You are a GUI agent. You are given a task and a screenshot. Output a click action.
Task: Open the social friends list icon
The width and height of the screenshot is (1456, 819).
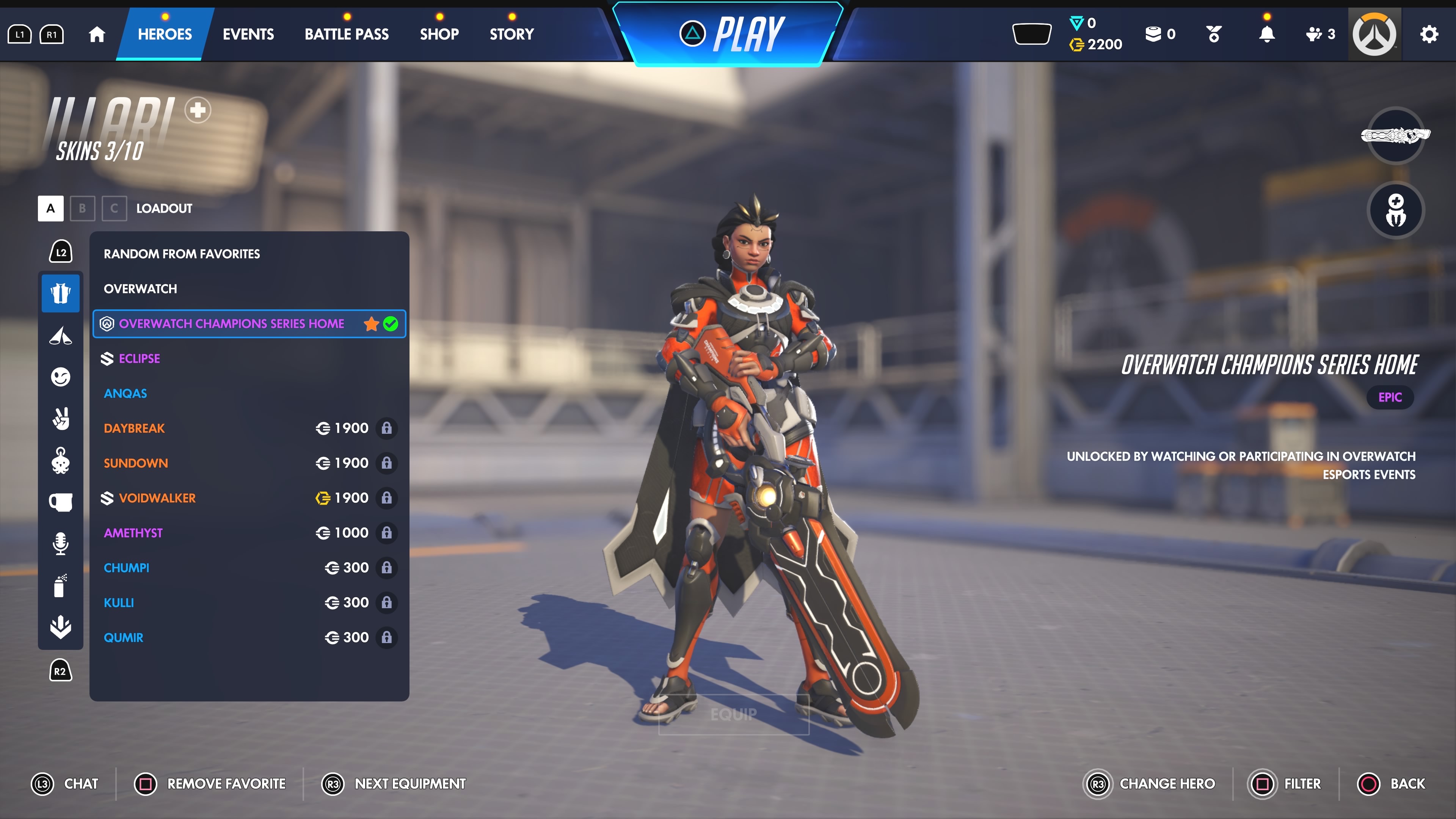[1320, 35]
